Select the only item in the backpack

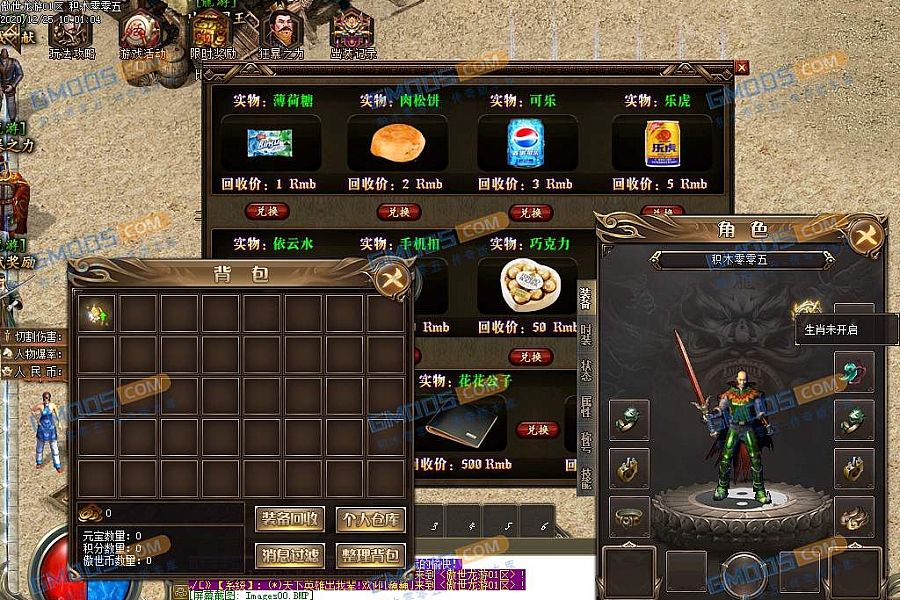pyautogui.click(x=98, y=314)
